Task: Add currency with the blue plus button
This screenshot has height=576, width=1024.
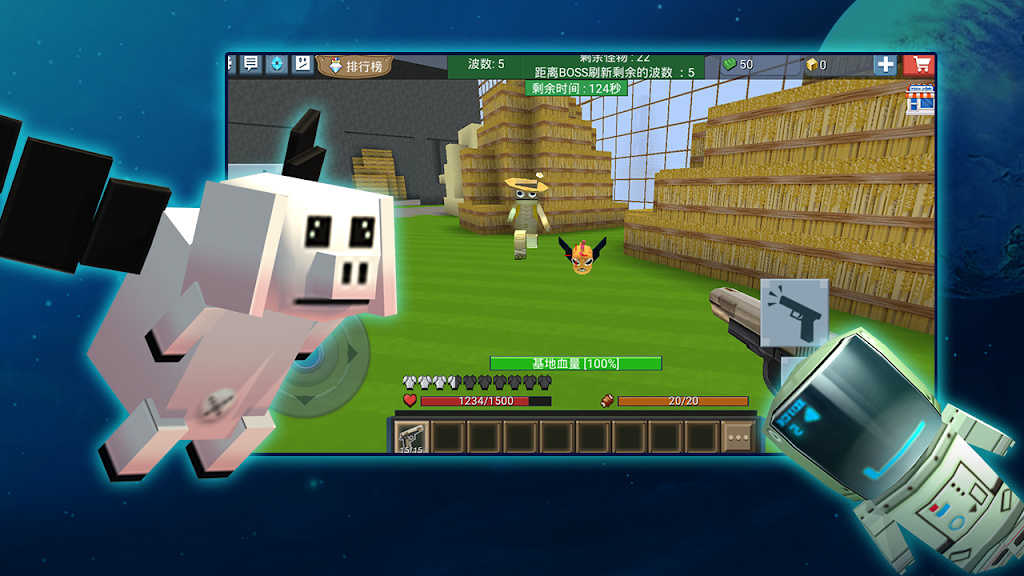Action: click(886, 65)
